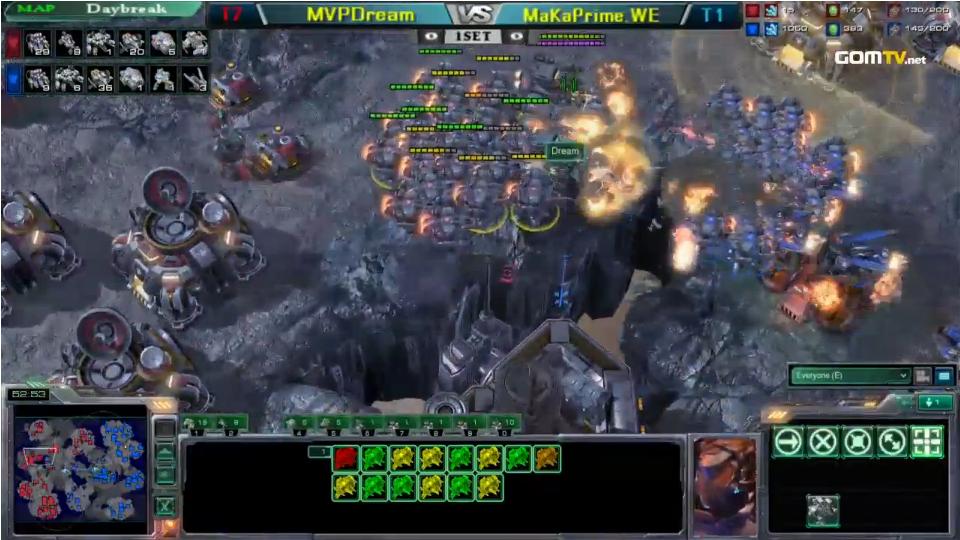
Task: Activate the Hold Position command
Action: [x=857, y=441]
